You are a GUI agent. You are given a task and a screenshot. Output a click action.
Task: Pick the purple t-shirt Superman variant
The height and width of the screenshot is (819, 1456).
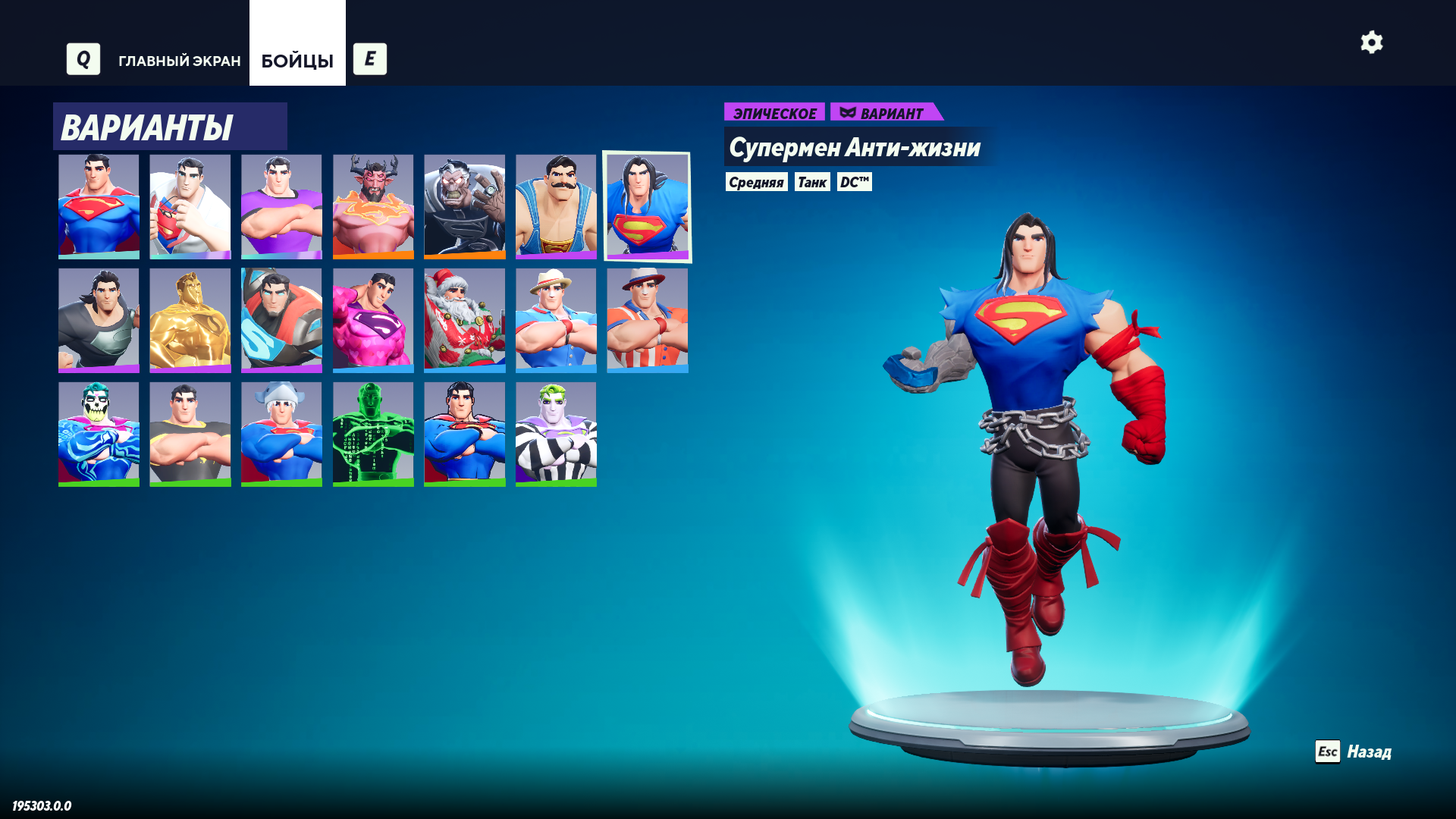click(x=281, y=206)
